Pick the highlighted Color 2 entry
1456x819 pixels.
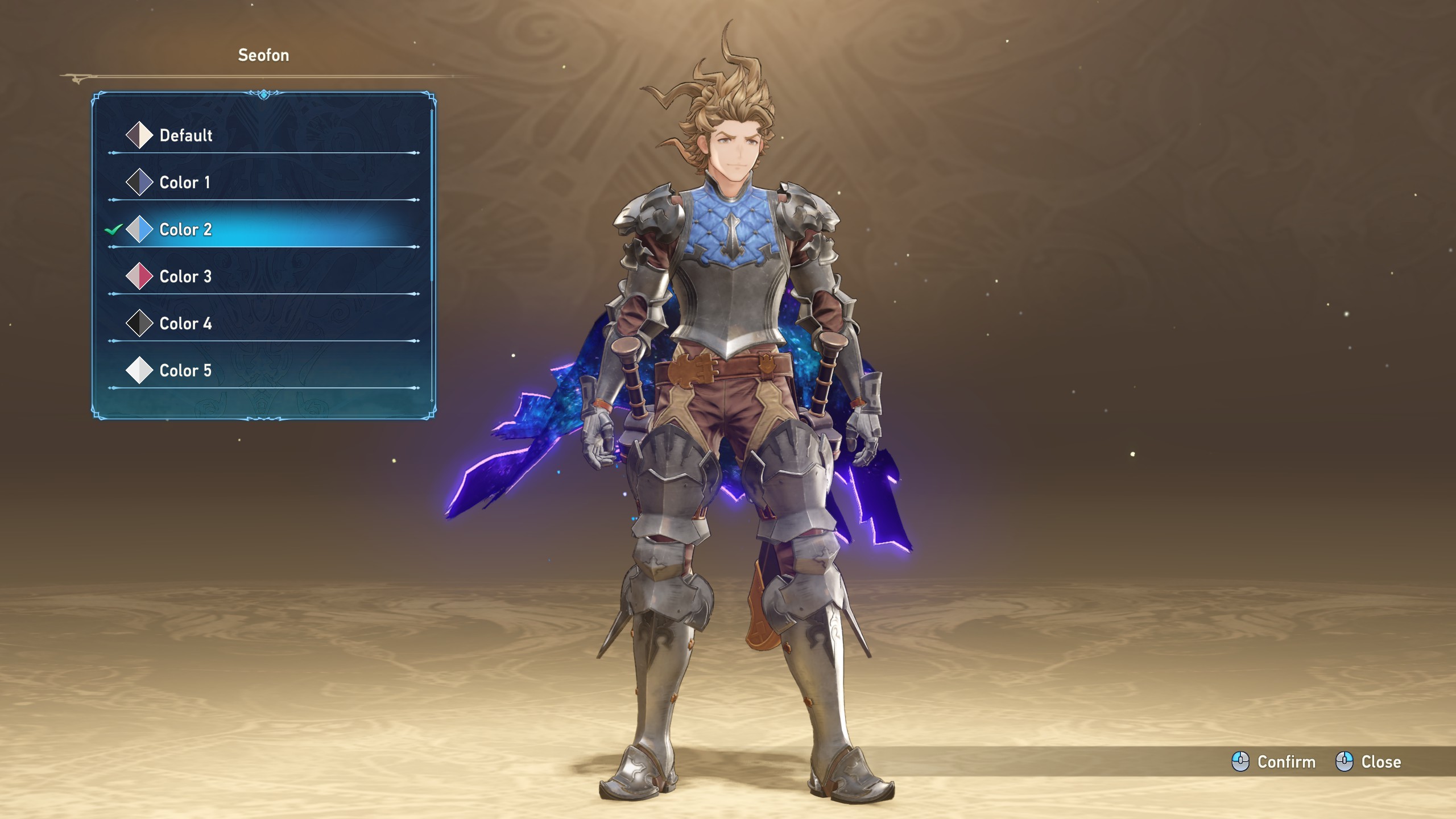(x=185, y=230)
